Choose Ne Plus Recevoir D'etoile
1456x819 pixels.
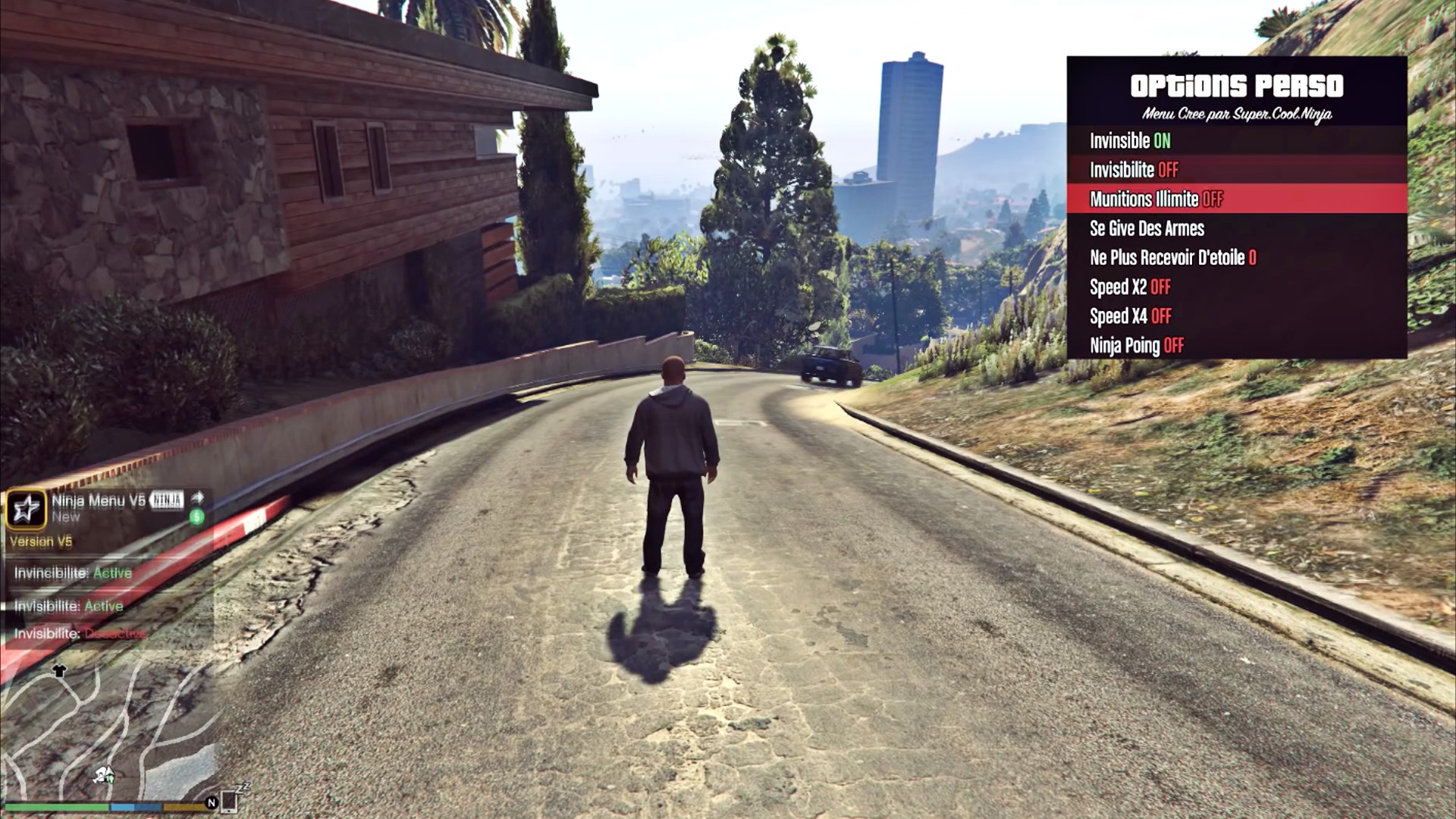click(1172, 258)
